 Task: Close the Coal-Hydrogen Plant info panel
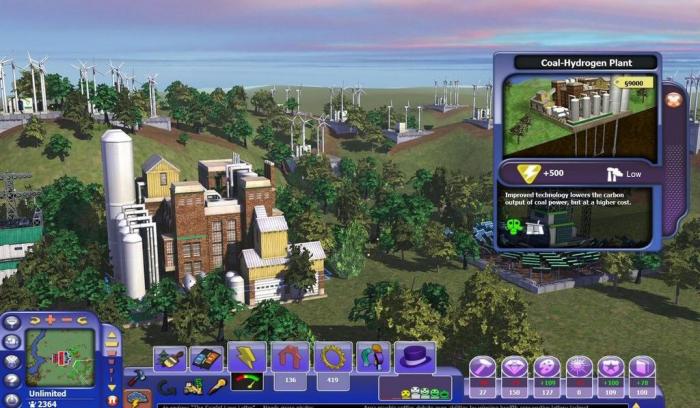674,99
